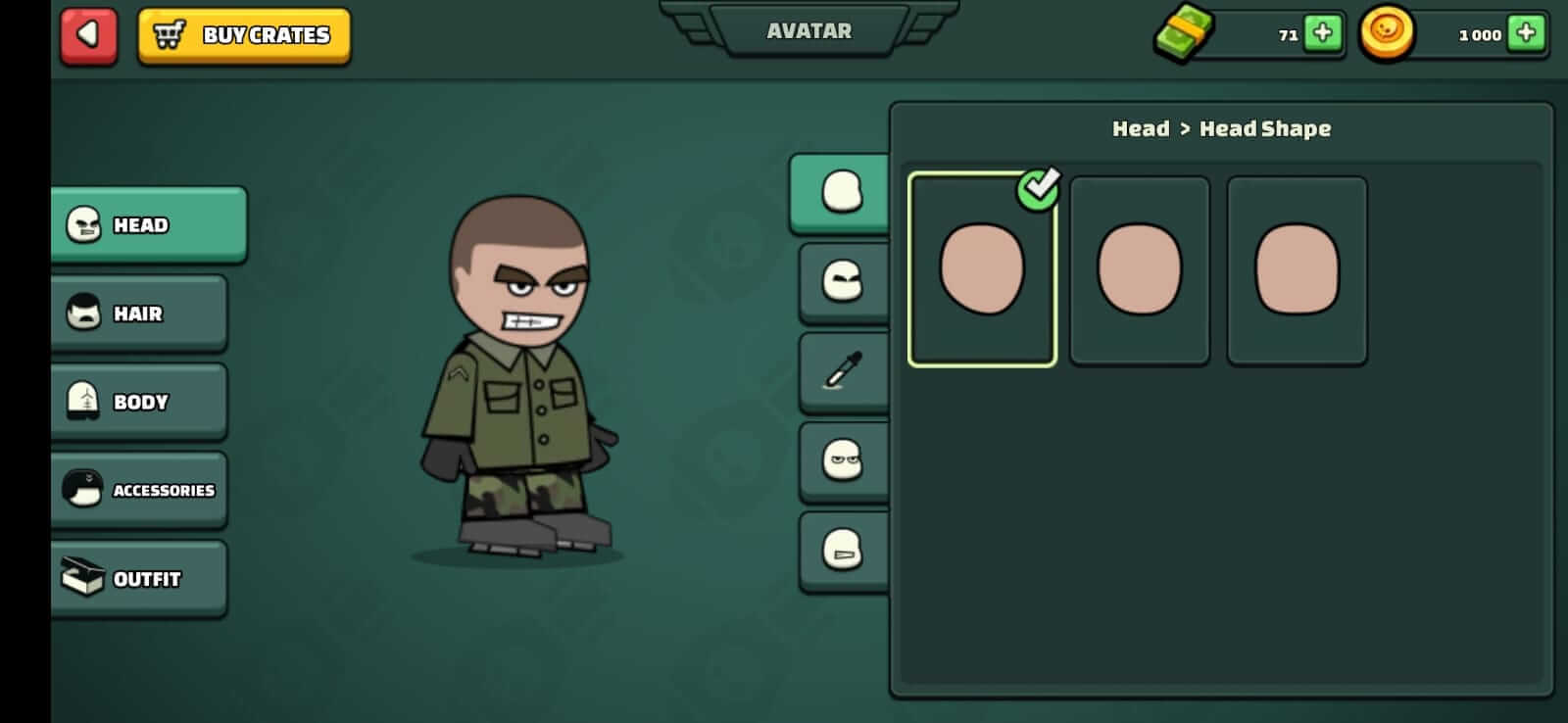
Task: Open the Eyes customization option
Action: 845,459
